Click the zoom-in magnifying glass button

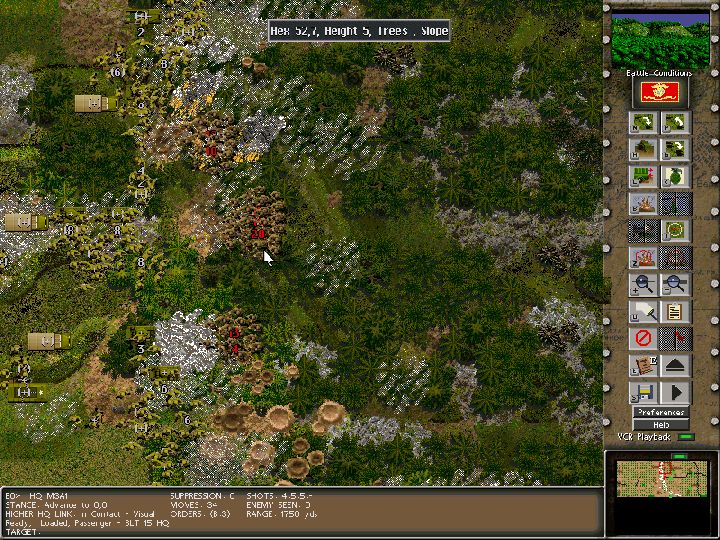pyautogui.click(x=644, y=285)
